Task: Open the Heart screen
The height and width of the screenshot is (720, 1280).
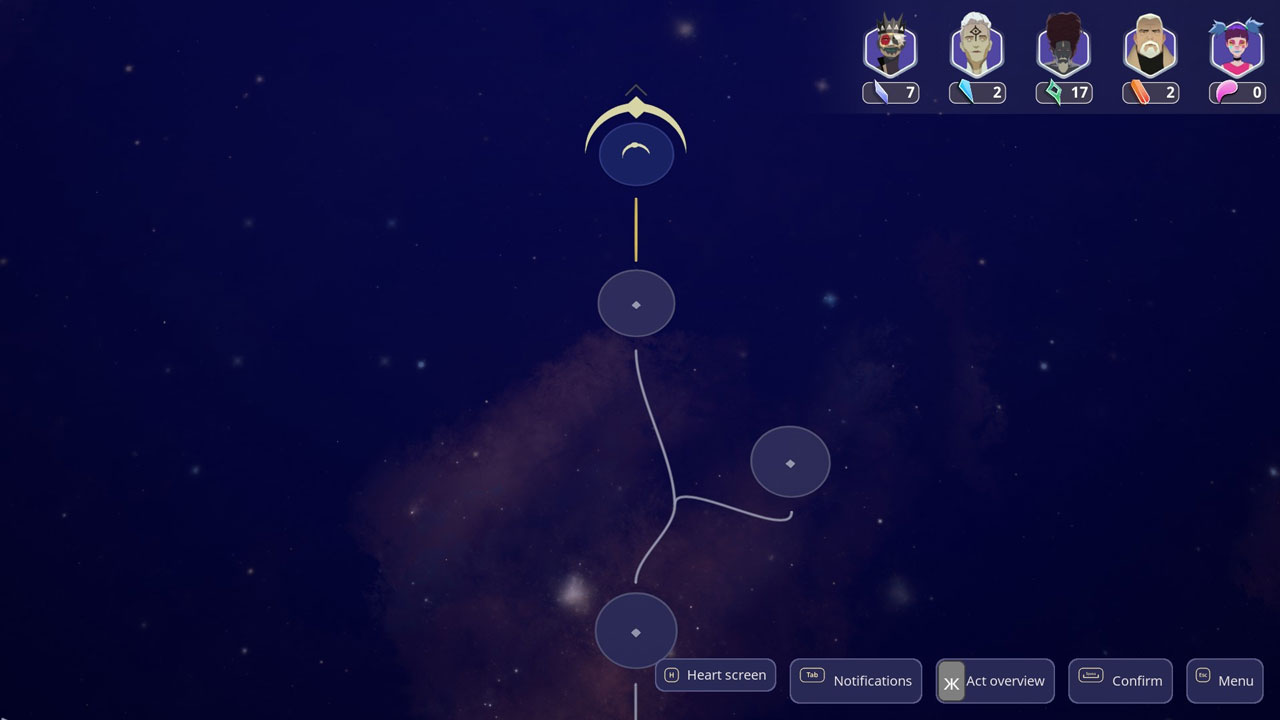Action: (x=715, y=675)
